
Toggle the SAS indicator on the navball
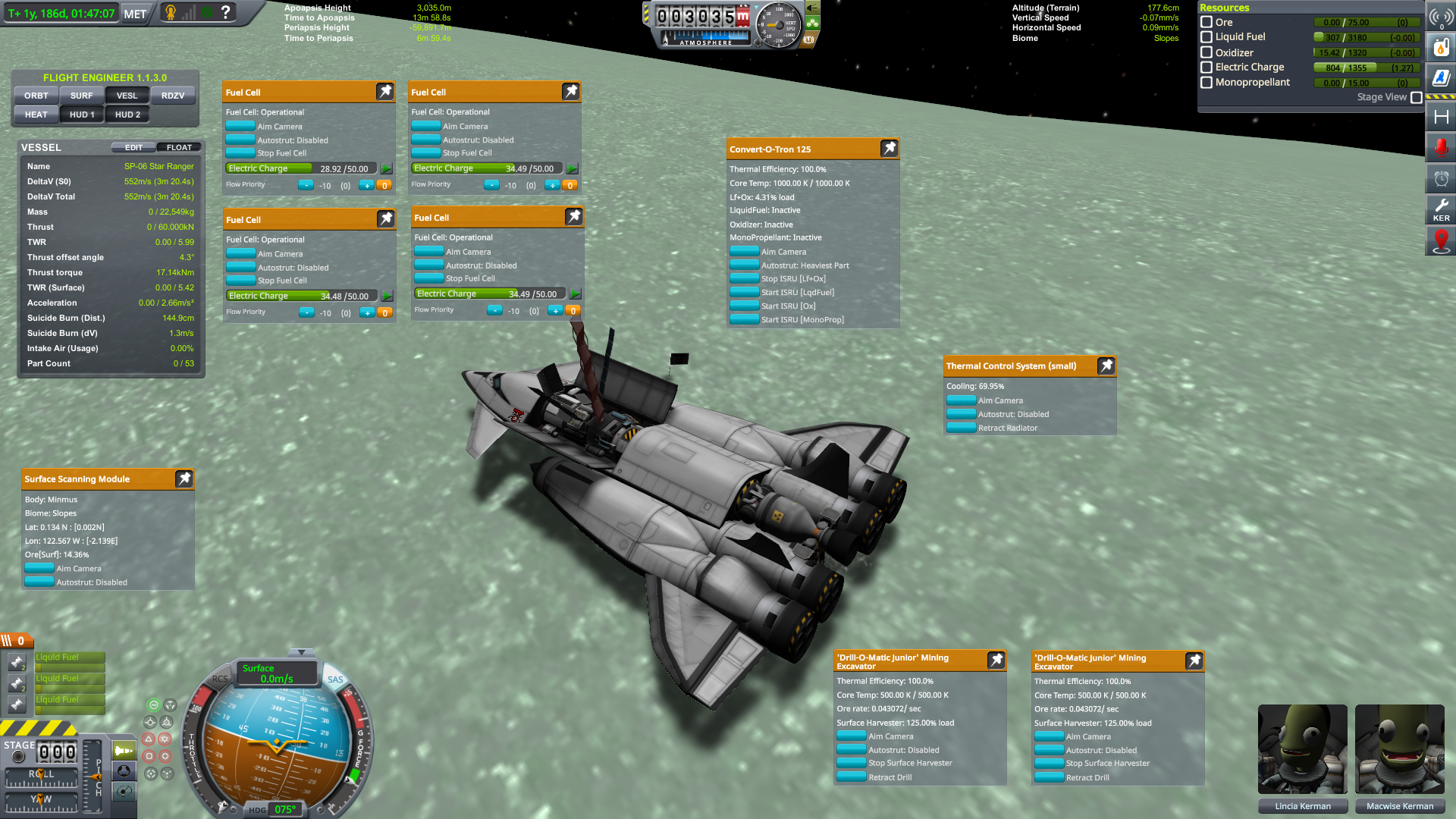[x=335, y=679]
